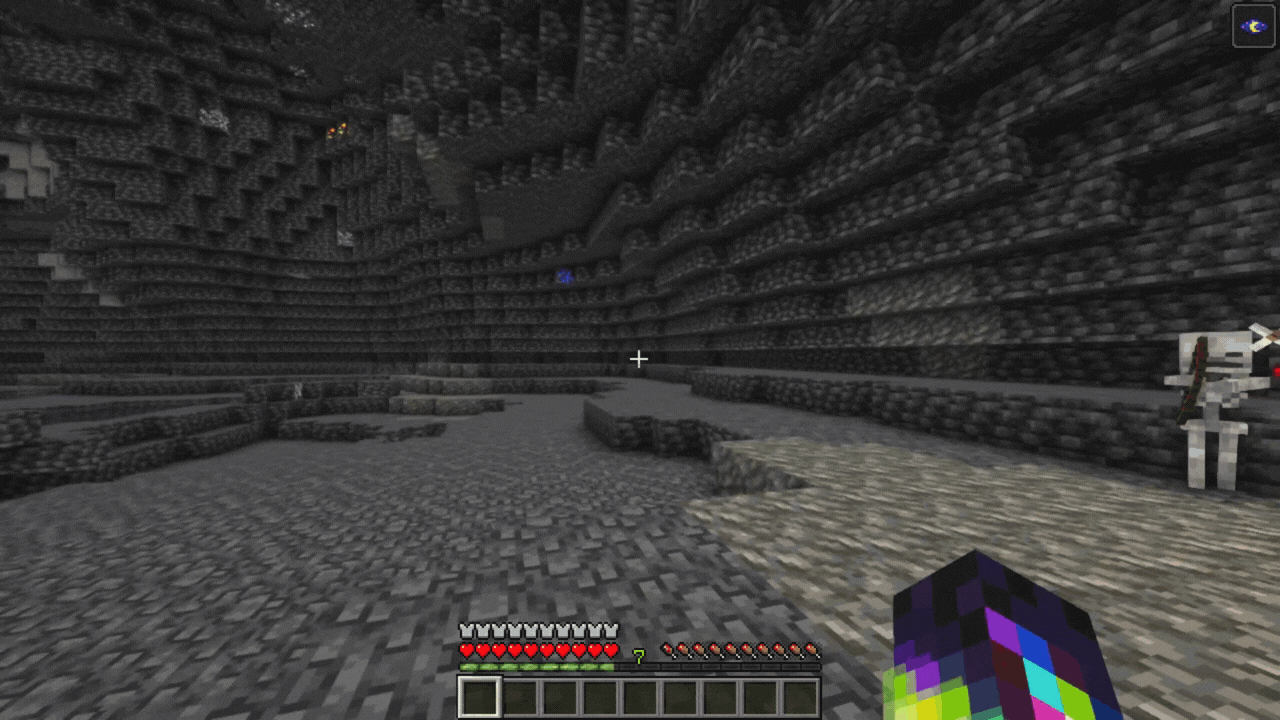The width and height of the screenshot is (1280, 720).
Task: Select the highlighted hotbar slot
Action: coord(479,697)
